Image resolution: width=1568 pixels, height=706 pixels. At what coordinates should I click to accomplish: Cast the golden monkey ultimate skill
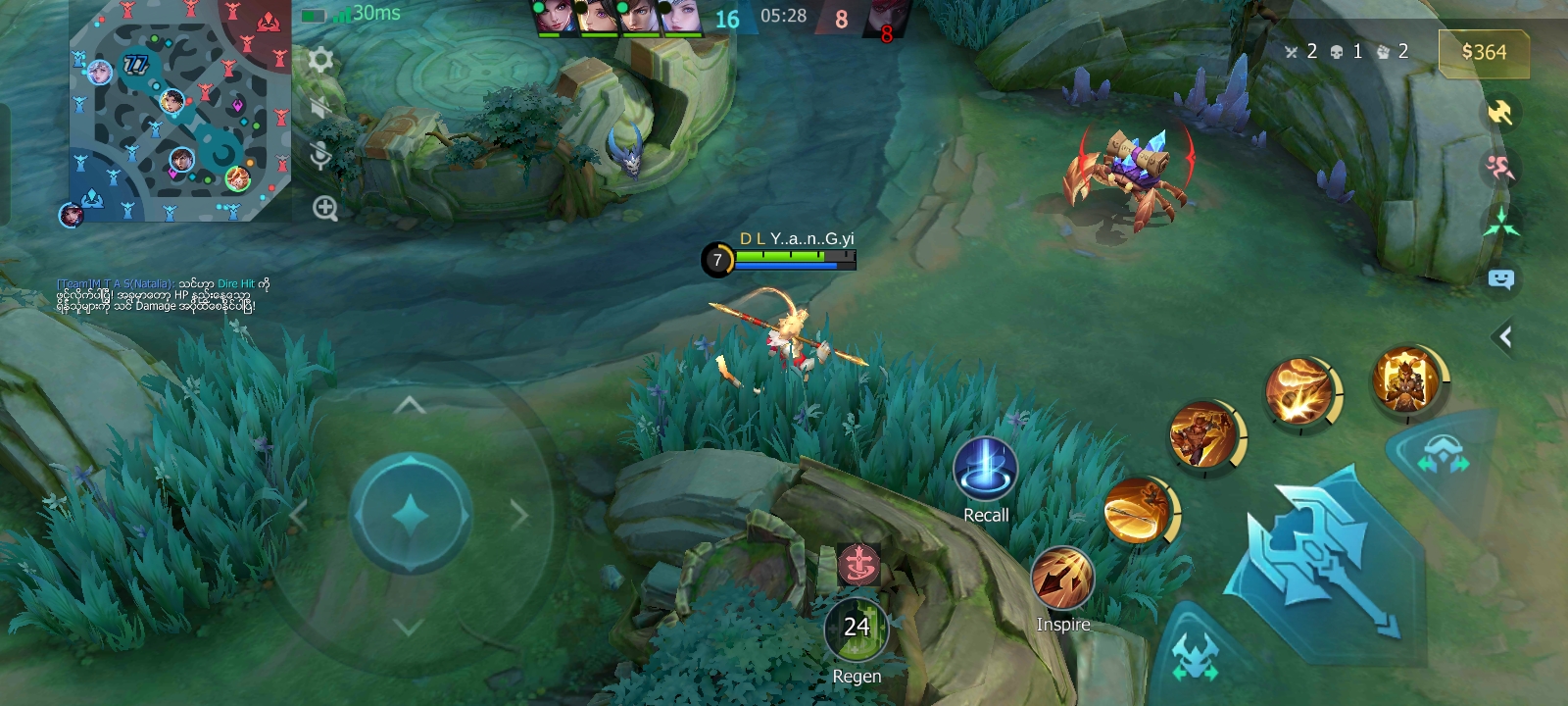click(x=1406, y=379)
